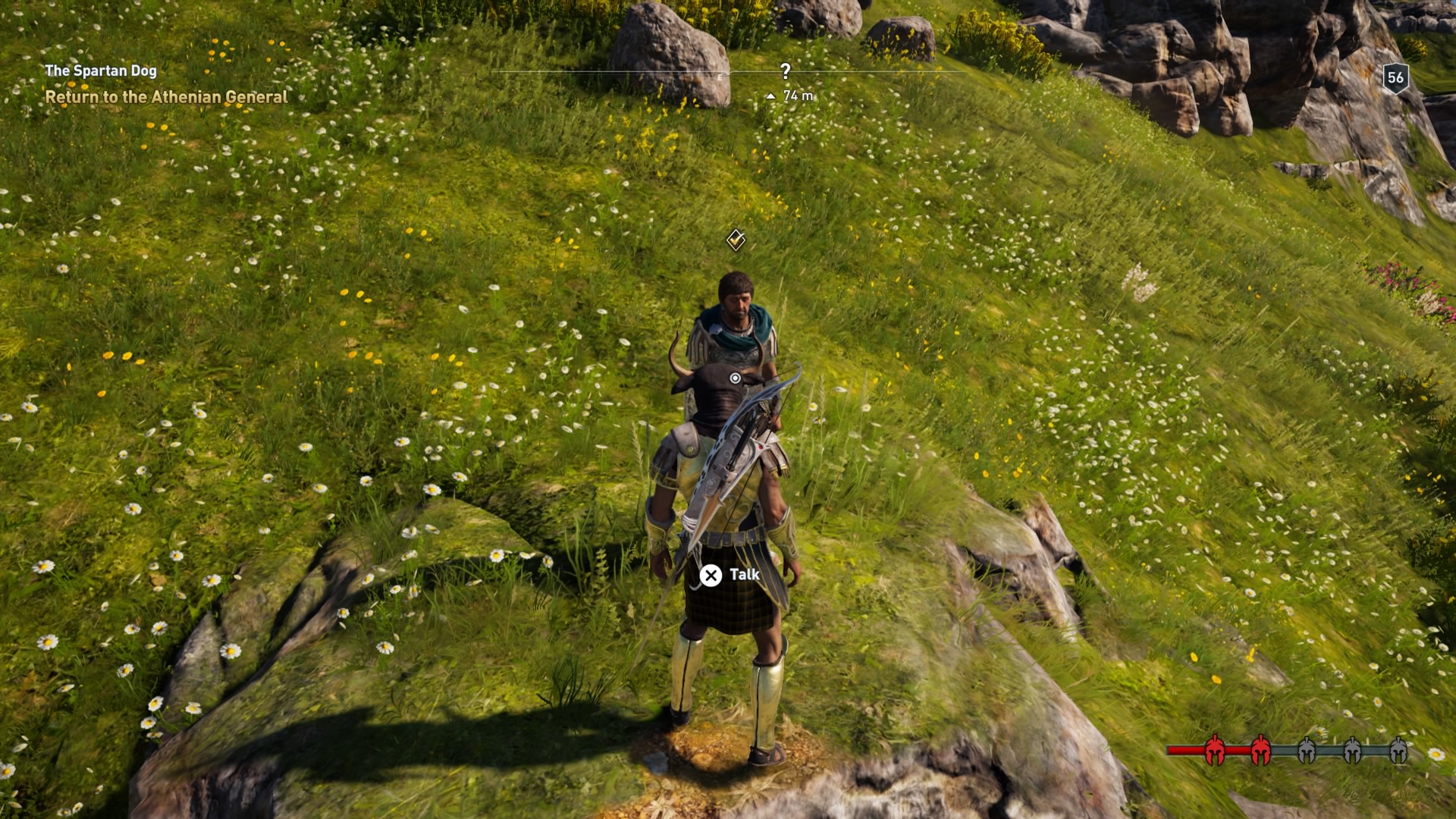The height and width of the screenshot is (819, 1456).
Task: Toggle the distance indicator arrow near 74 m
Action: pos(771,96)
